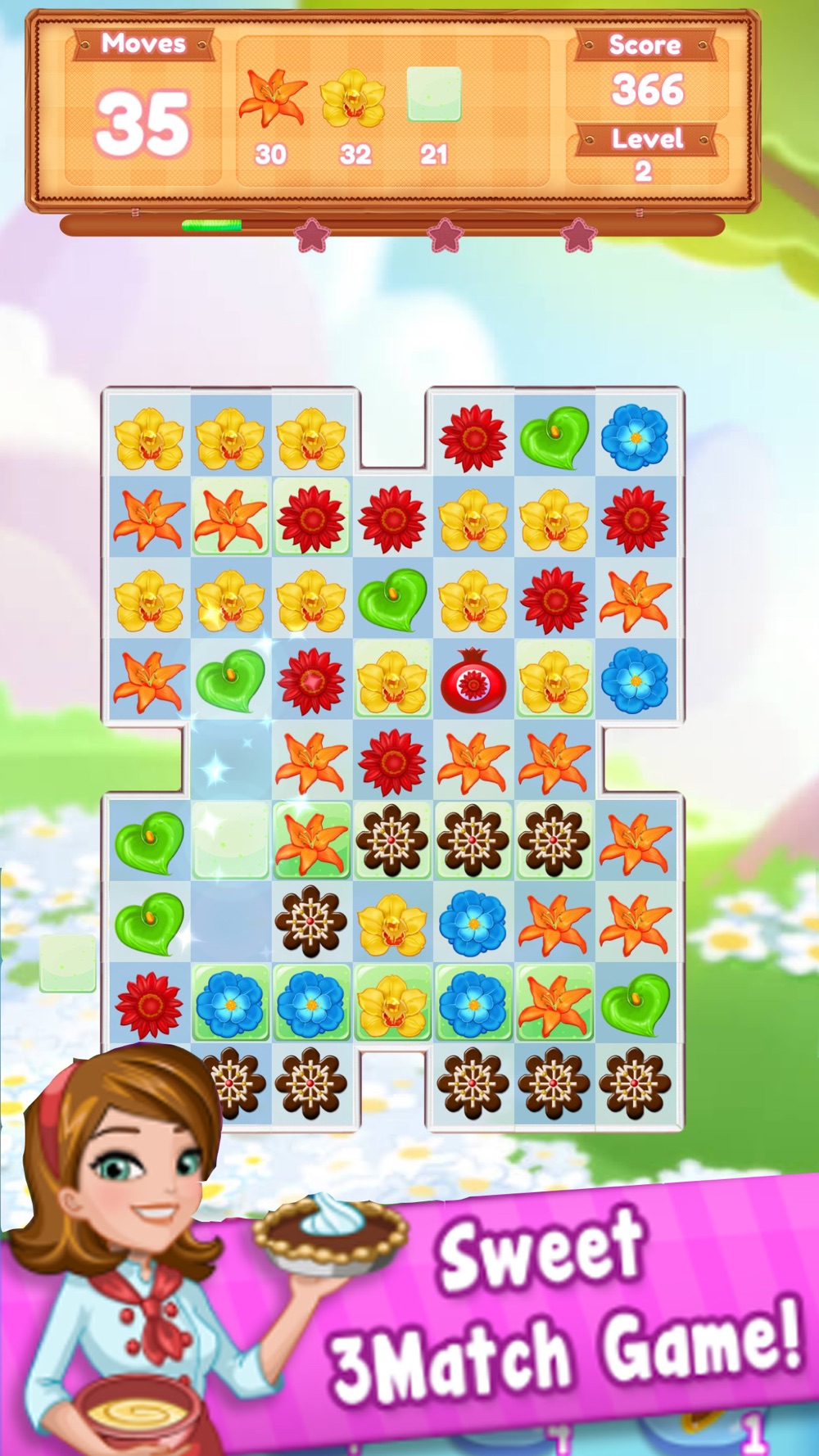Screen dimensions: 819x1456
Task: Choose the green heart flanked by yellow orchids
Action: click(392, 599)
